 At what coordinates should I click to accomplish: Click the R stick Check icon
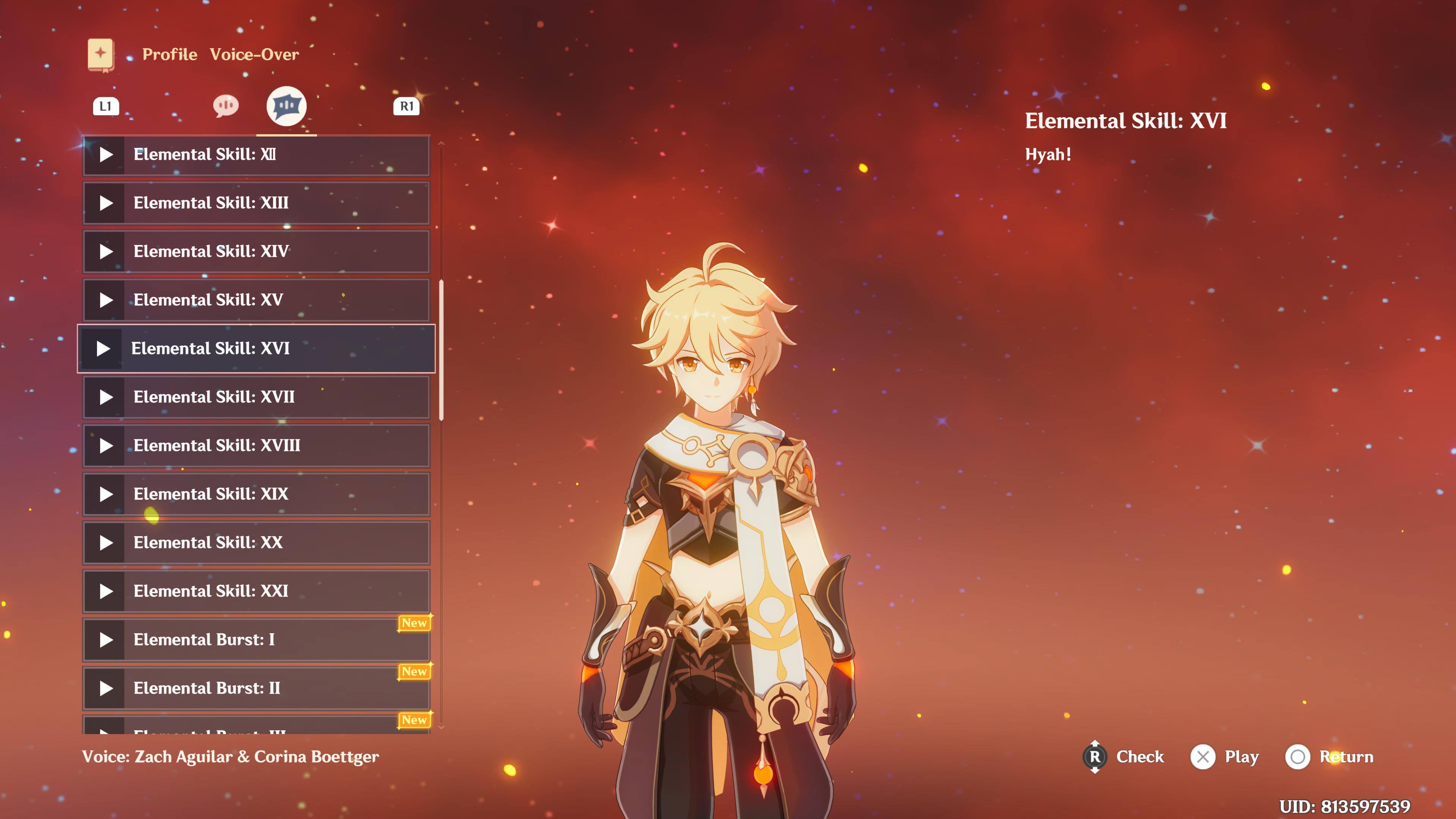[1095, 757]
